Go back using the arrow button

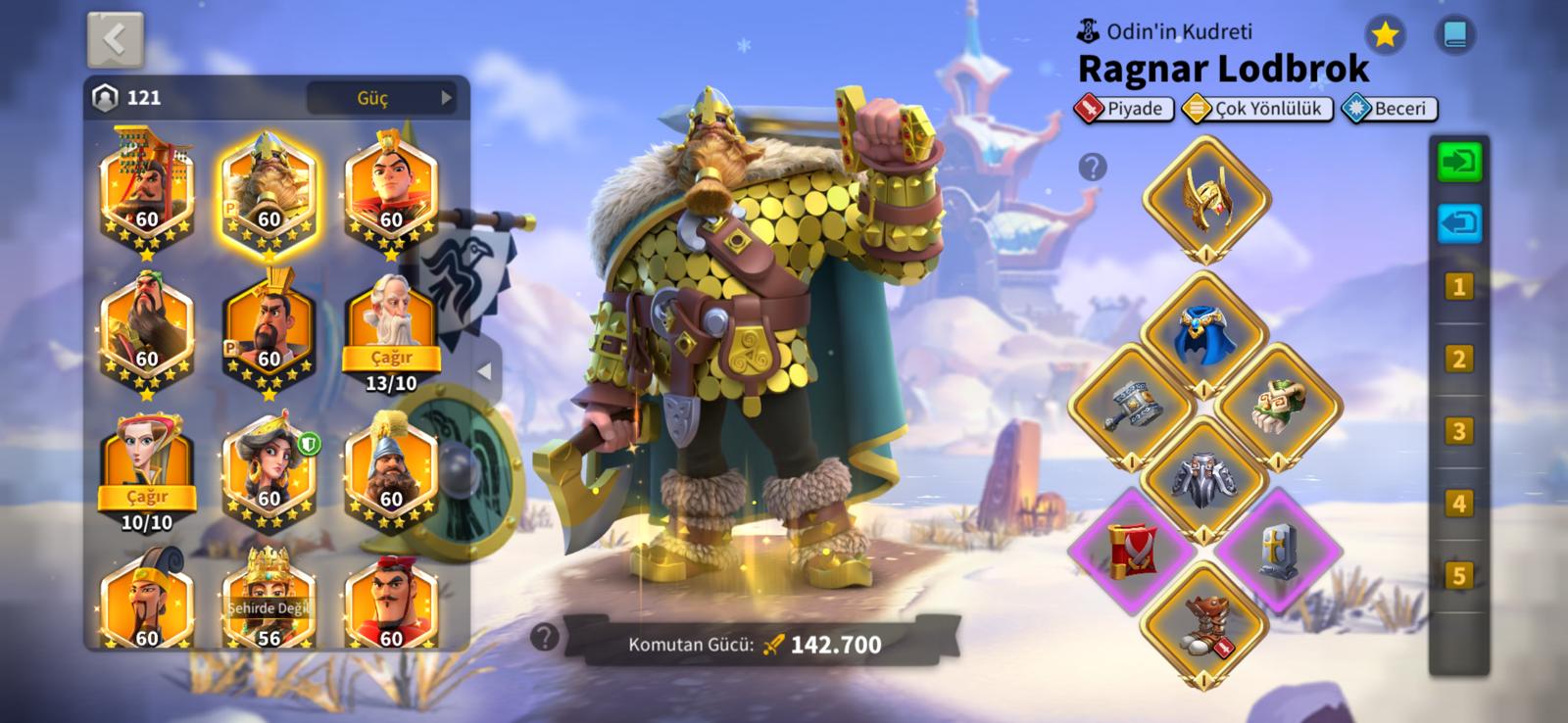click(115, 39)
